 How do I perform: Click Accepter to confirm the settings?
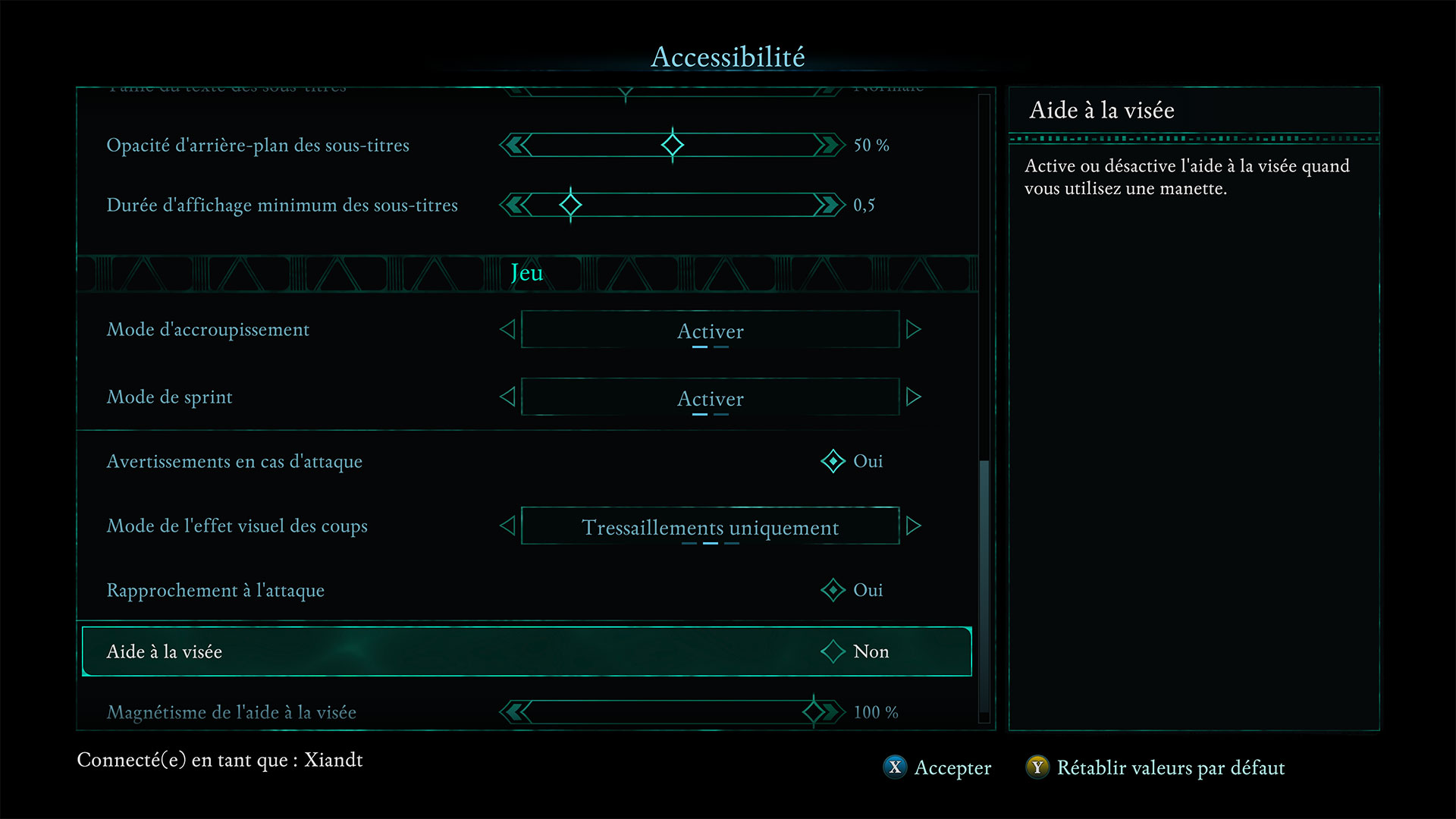pyautogui.click(x=938, y=767)
